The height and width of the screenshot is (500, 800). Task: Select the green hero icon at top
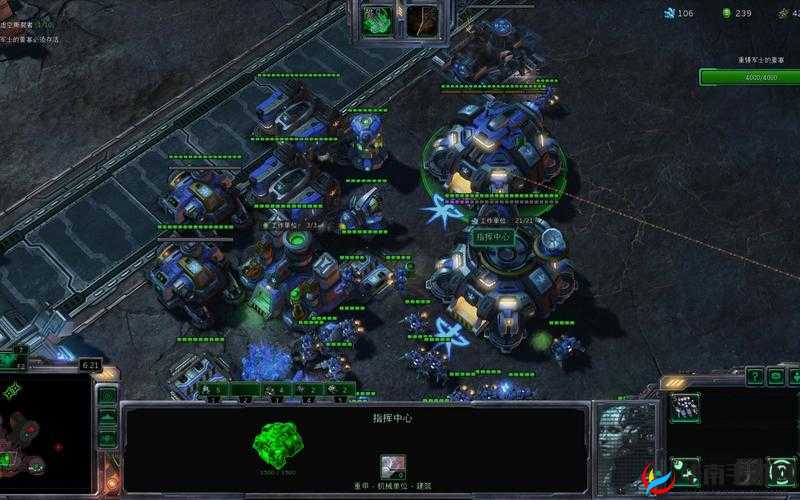click(378, 18)
